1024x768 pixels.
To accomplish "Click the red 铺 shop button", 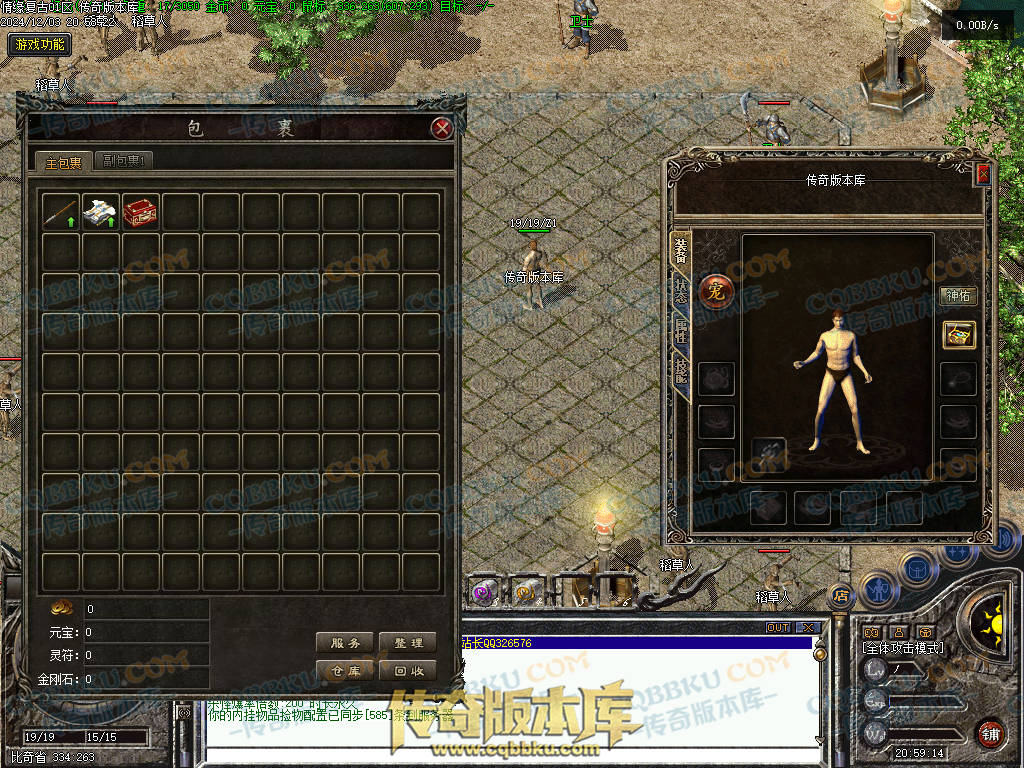I will tap(991, 733).
